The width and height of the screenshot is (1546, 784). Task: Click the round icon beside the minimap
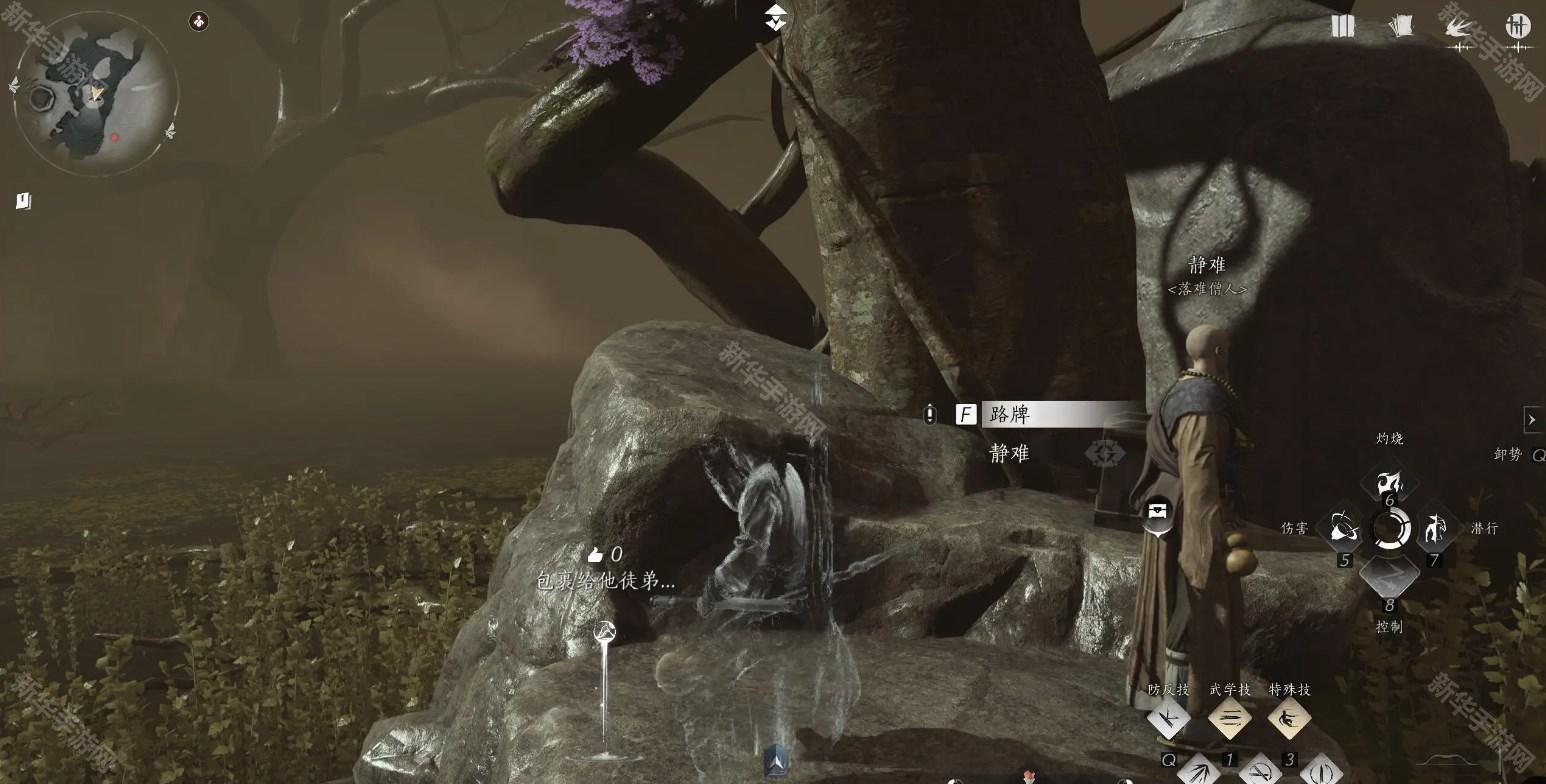(199, 21)
